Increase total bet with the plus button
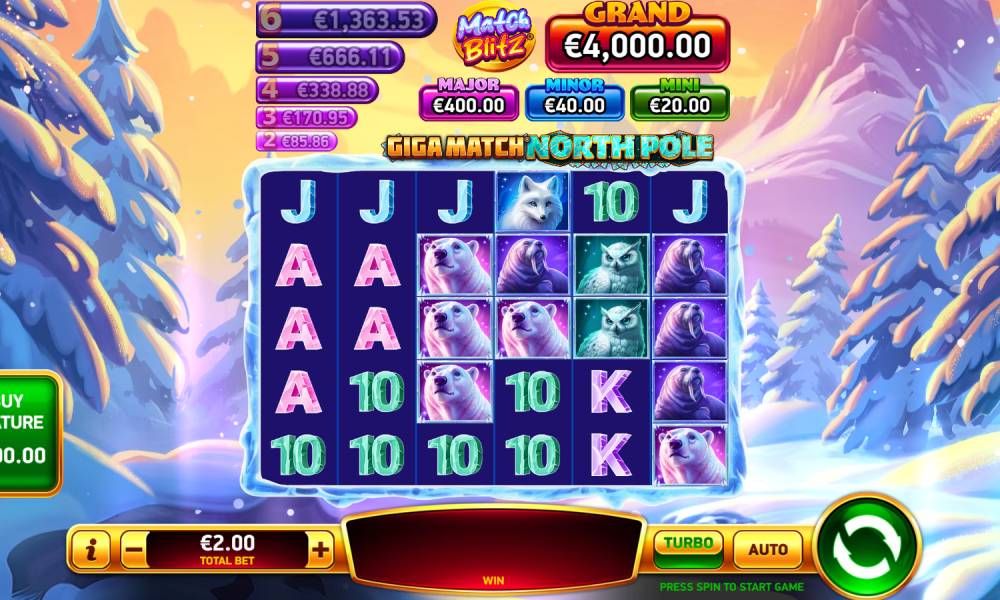This screenshot has height=600, width=1000. click(x=320, y=548)
